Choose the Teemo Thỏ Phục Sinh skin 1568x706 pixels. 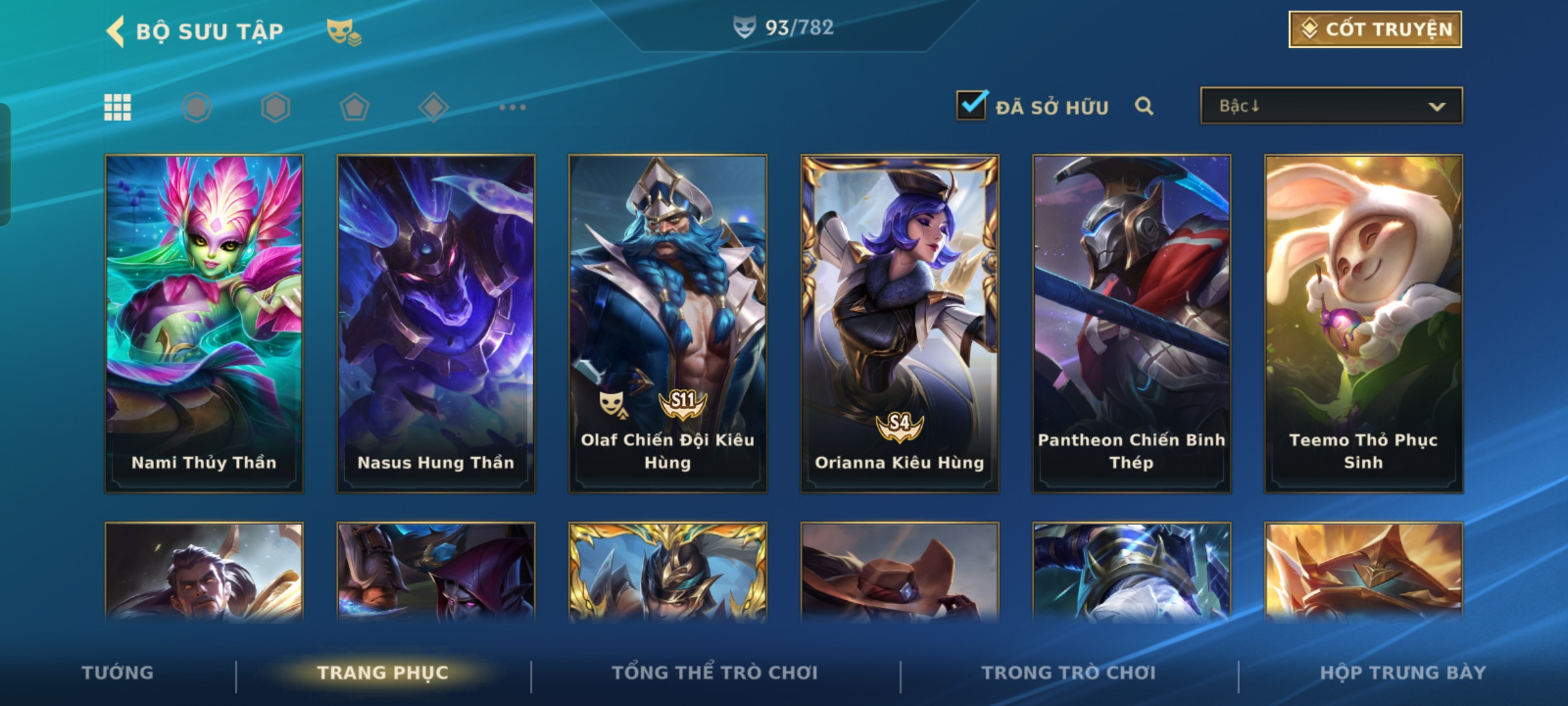[x=1364, y=323]
